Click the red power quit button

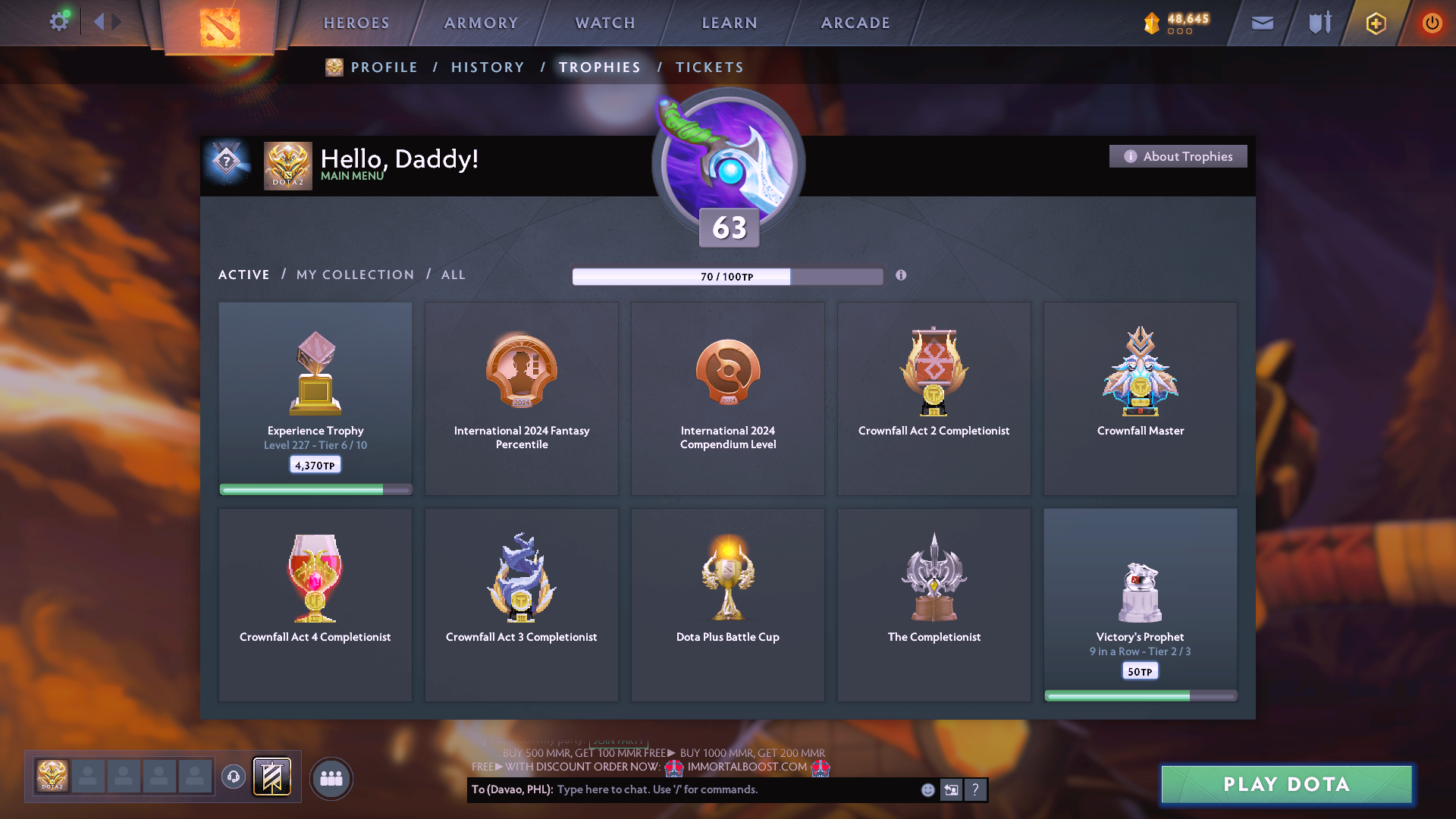tap(1432, 24)
